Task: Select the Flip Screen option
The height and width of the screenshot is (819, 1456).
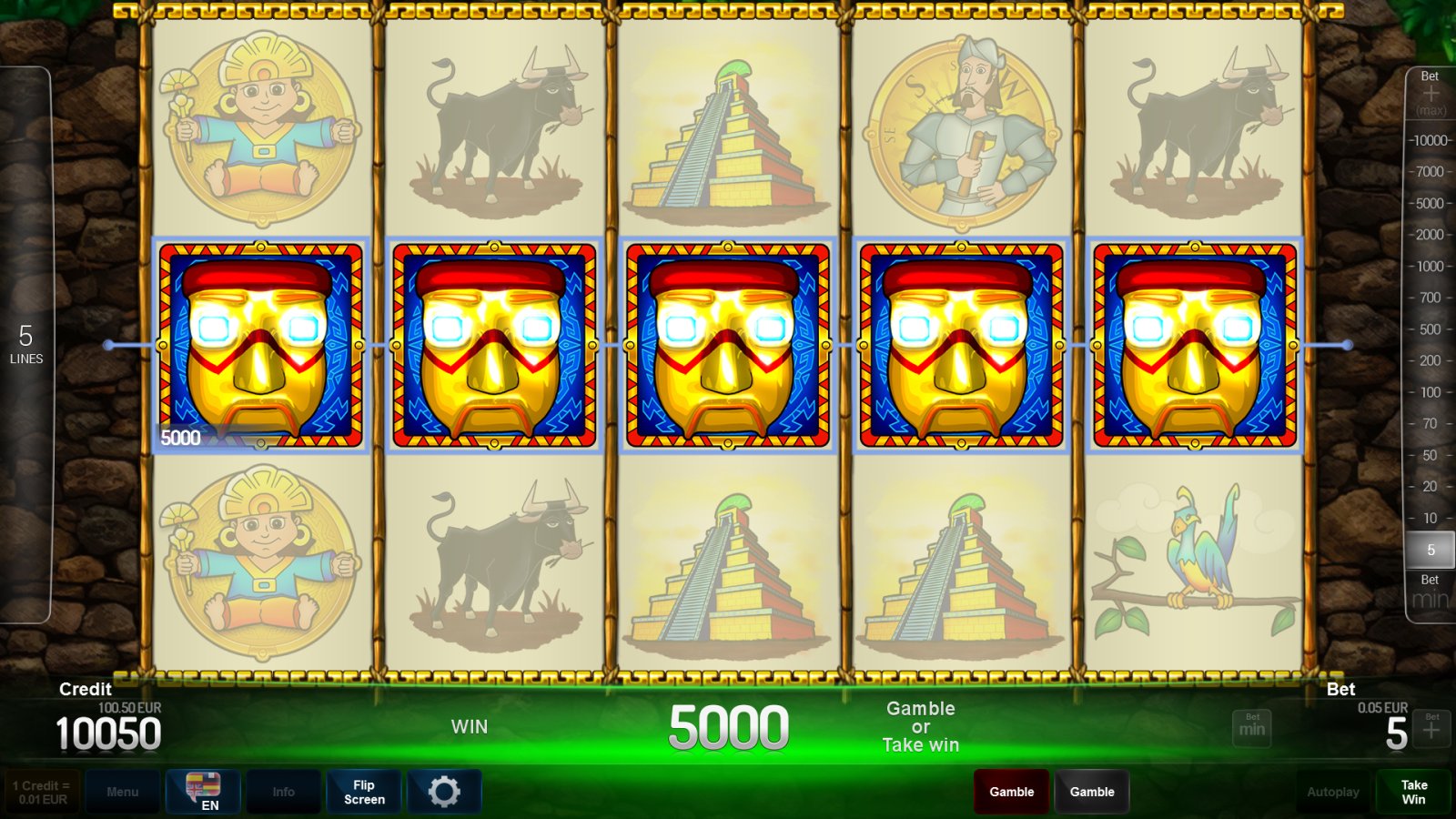Action: tap(363, 792)
